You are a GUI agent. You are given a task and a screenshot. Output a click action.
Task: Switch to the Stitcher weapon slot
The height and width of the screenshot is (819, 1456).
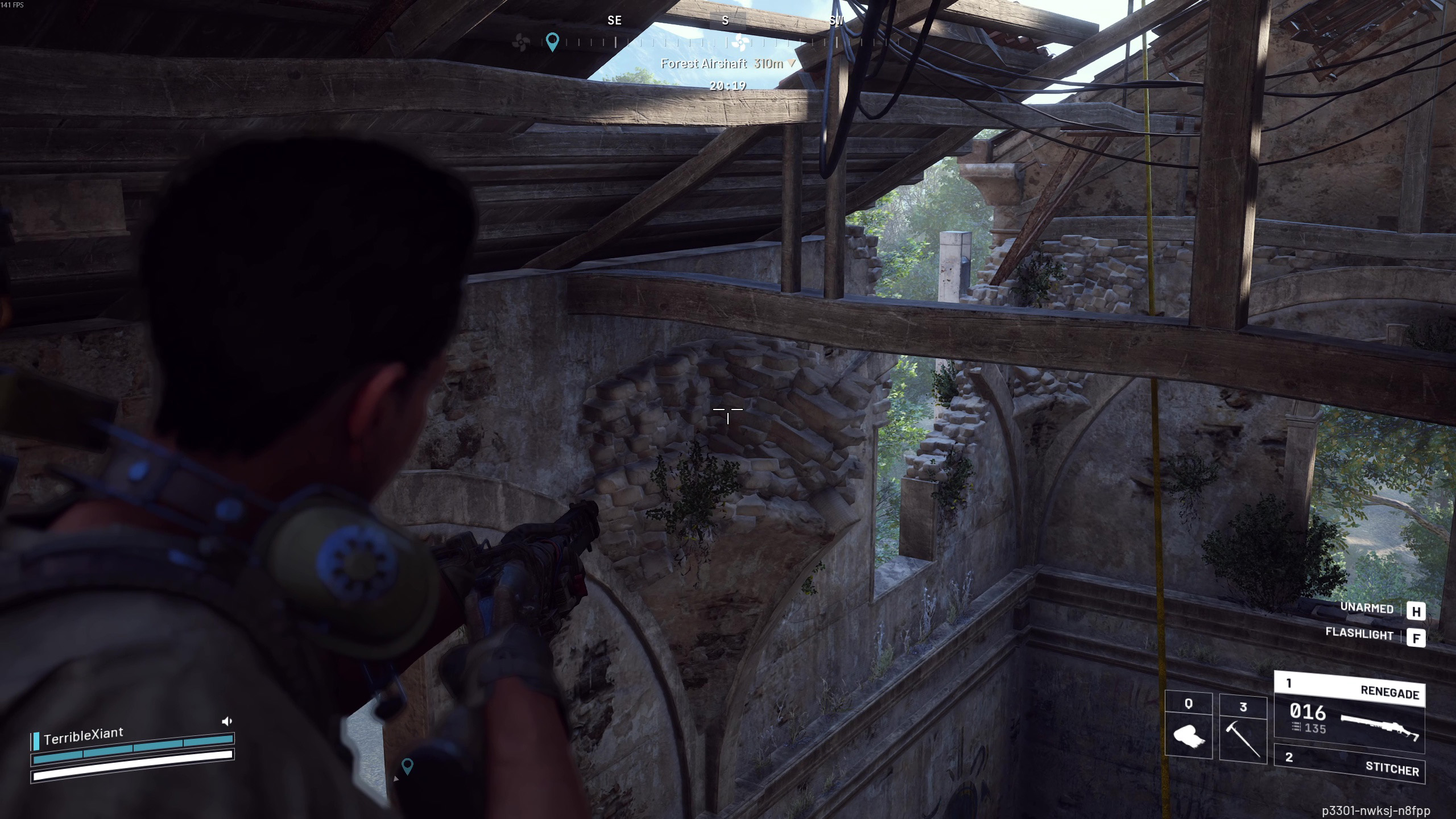click(x=1349, y=763)
